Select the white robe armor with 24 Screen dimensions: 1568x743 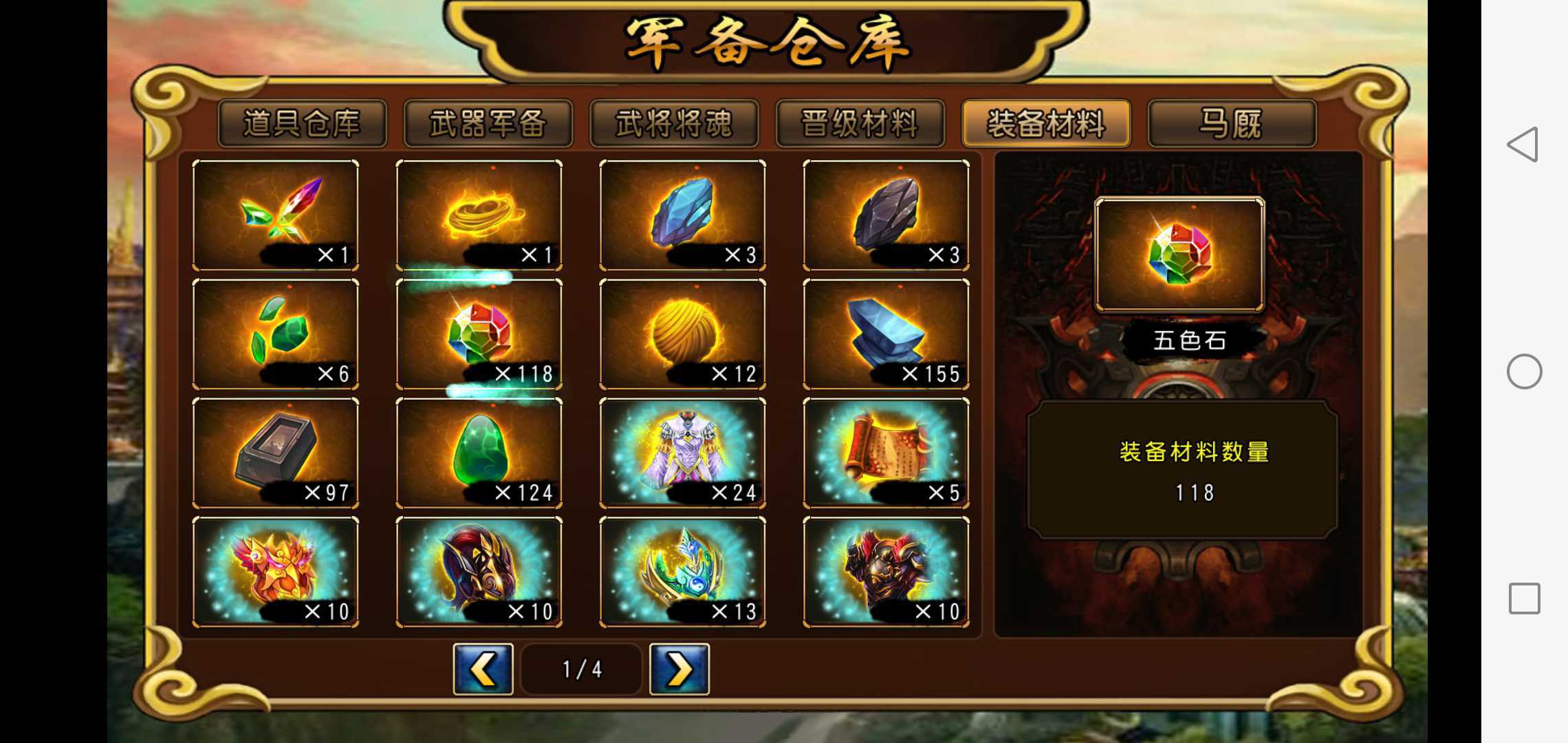click(x=683, y=454)
